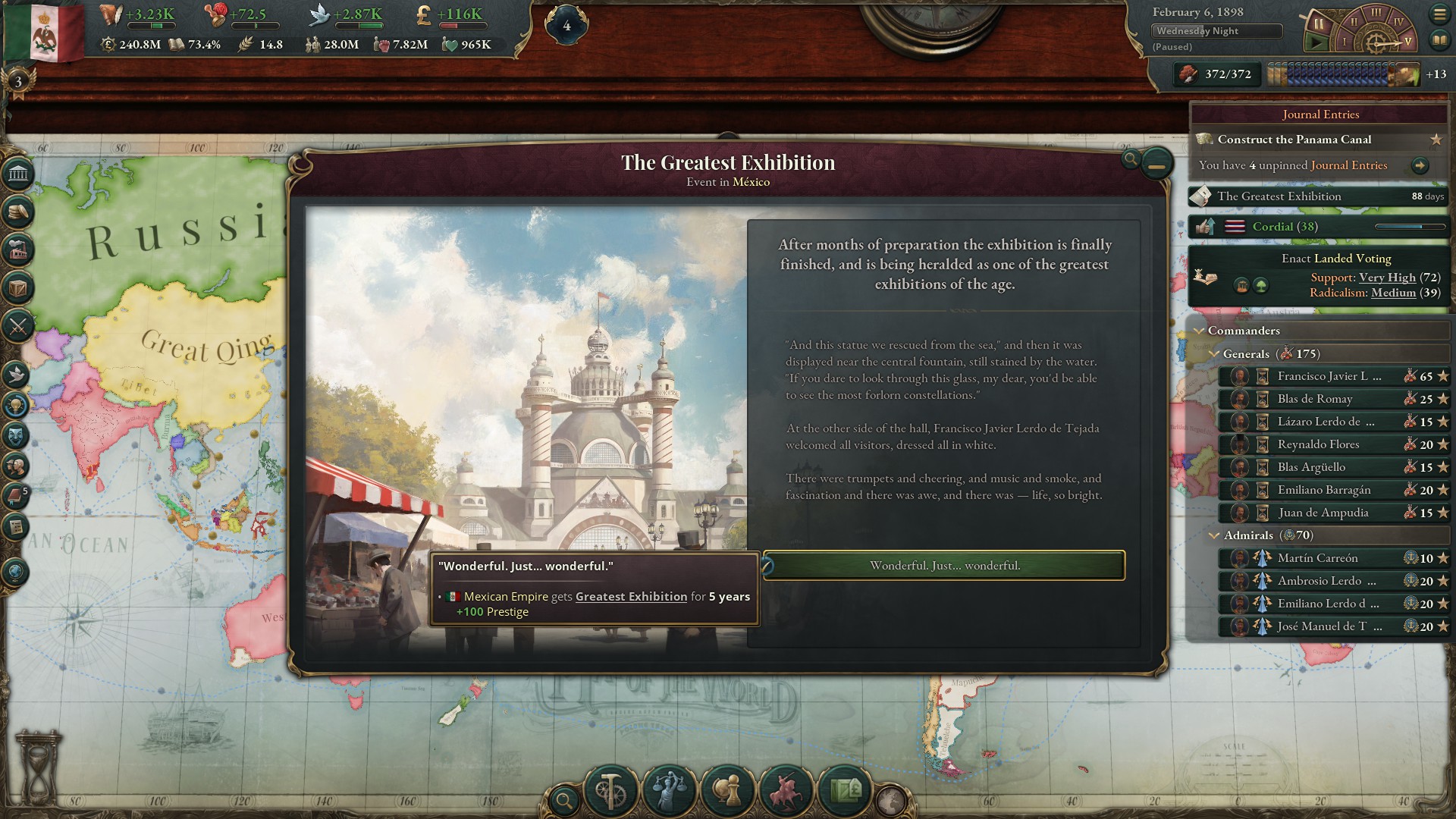
Task: Open the Production lens hammer-and-gears button
Action: click(611, 791)
